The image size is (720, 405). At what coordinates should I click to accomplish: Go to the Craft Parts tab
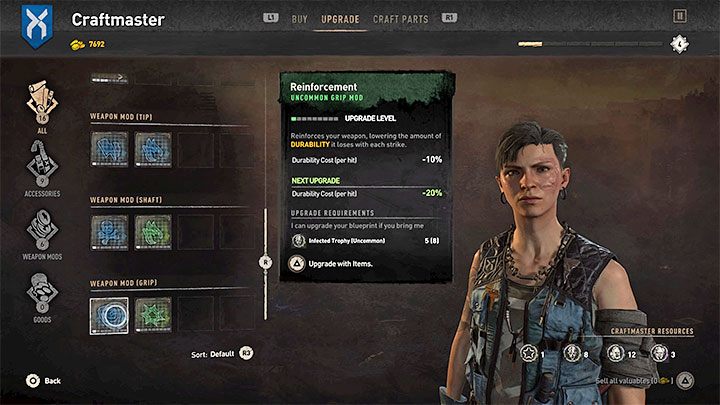(399, 18)
